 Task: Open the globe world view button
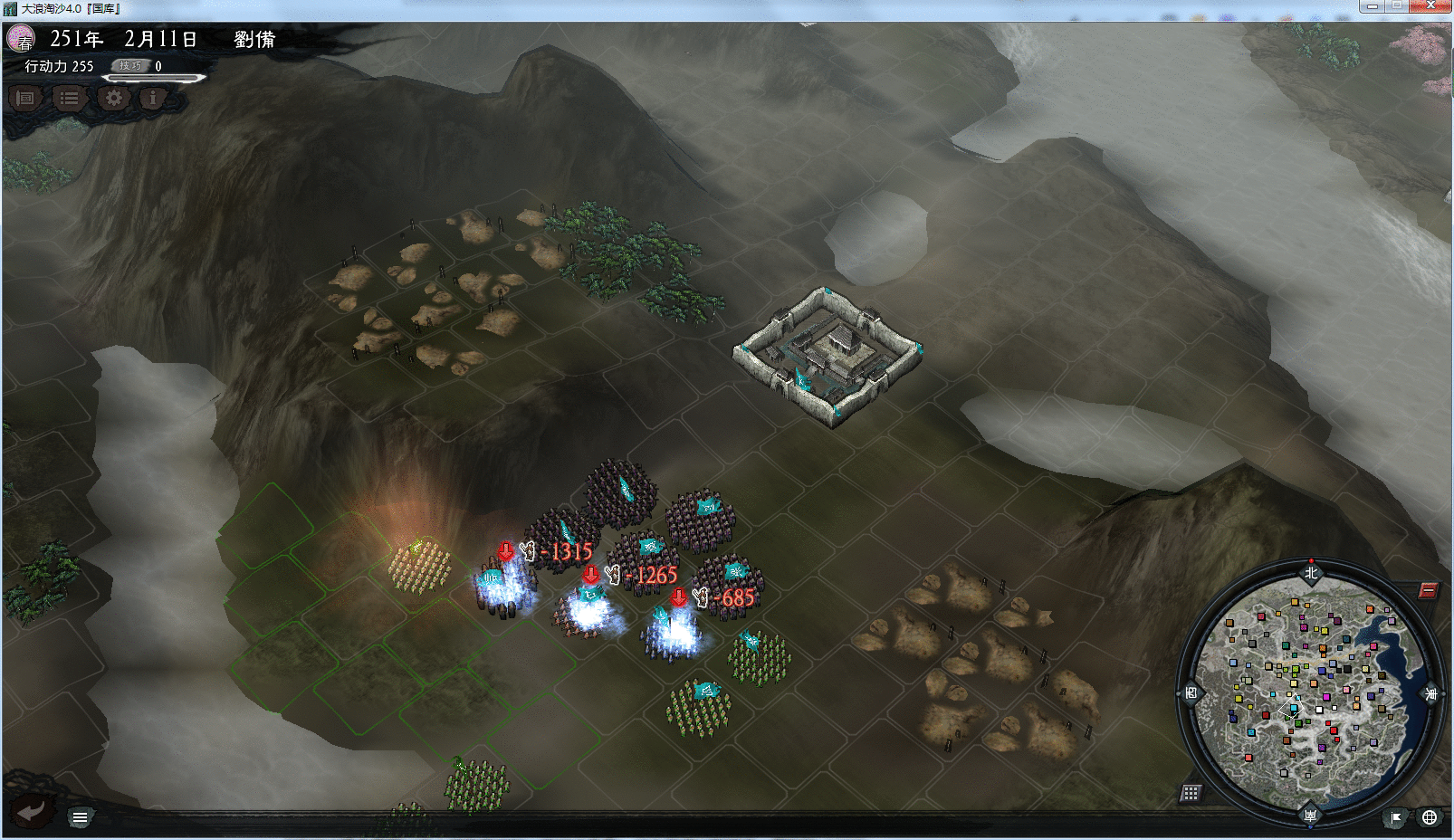point(1430,817)
